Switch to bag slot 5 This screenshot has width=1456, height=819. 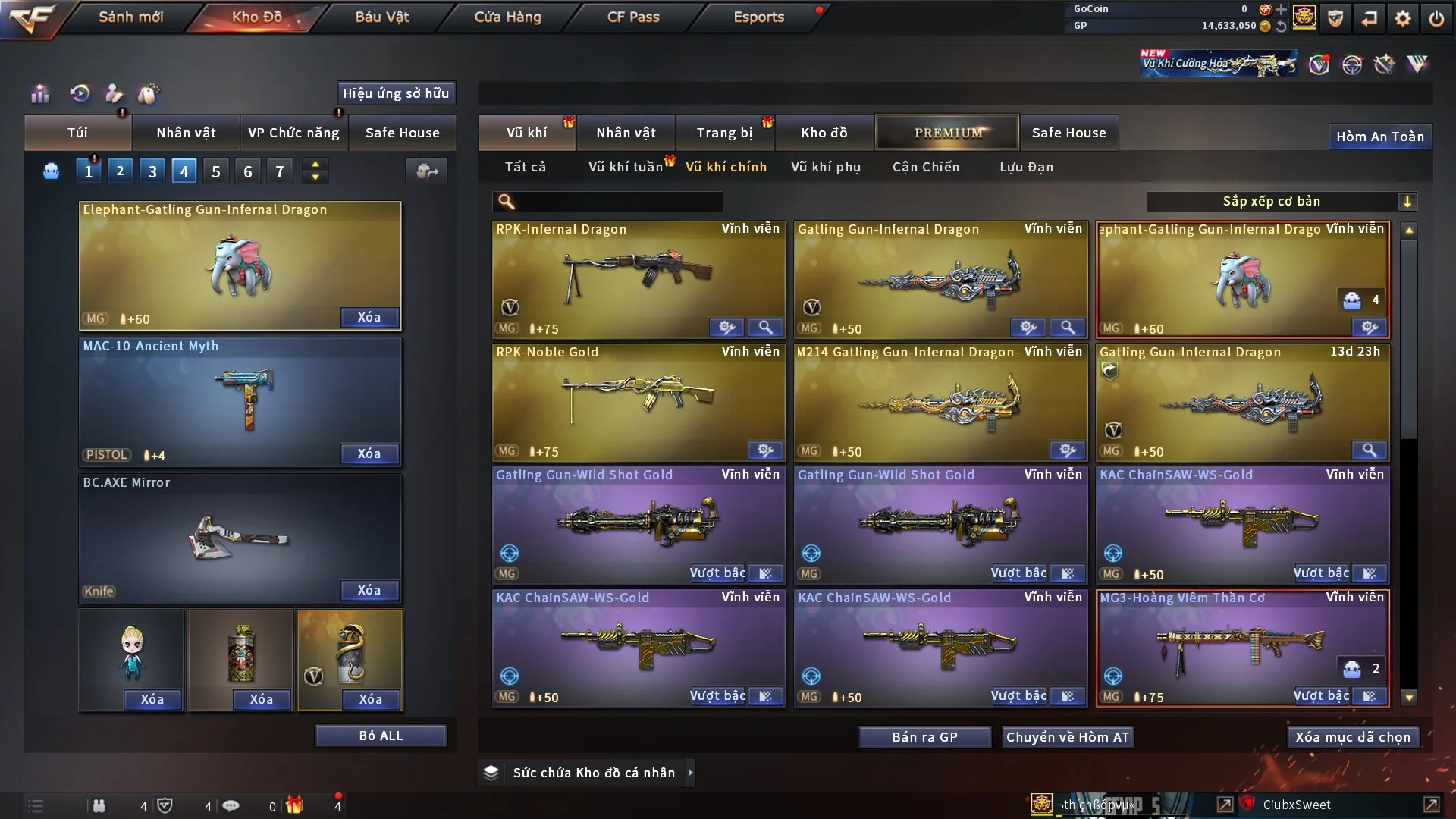click(x=216, y=171)
